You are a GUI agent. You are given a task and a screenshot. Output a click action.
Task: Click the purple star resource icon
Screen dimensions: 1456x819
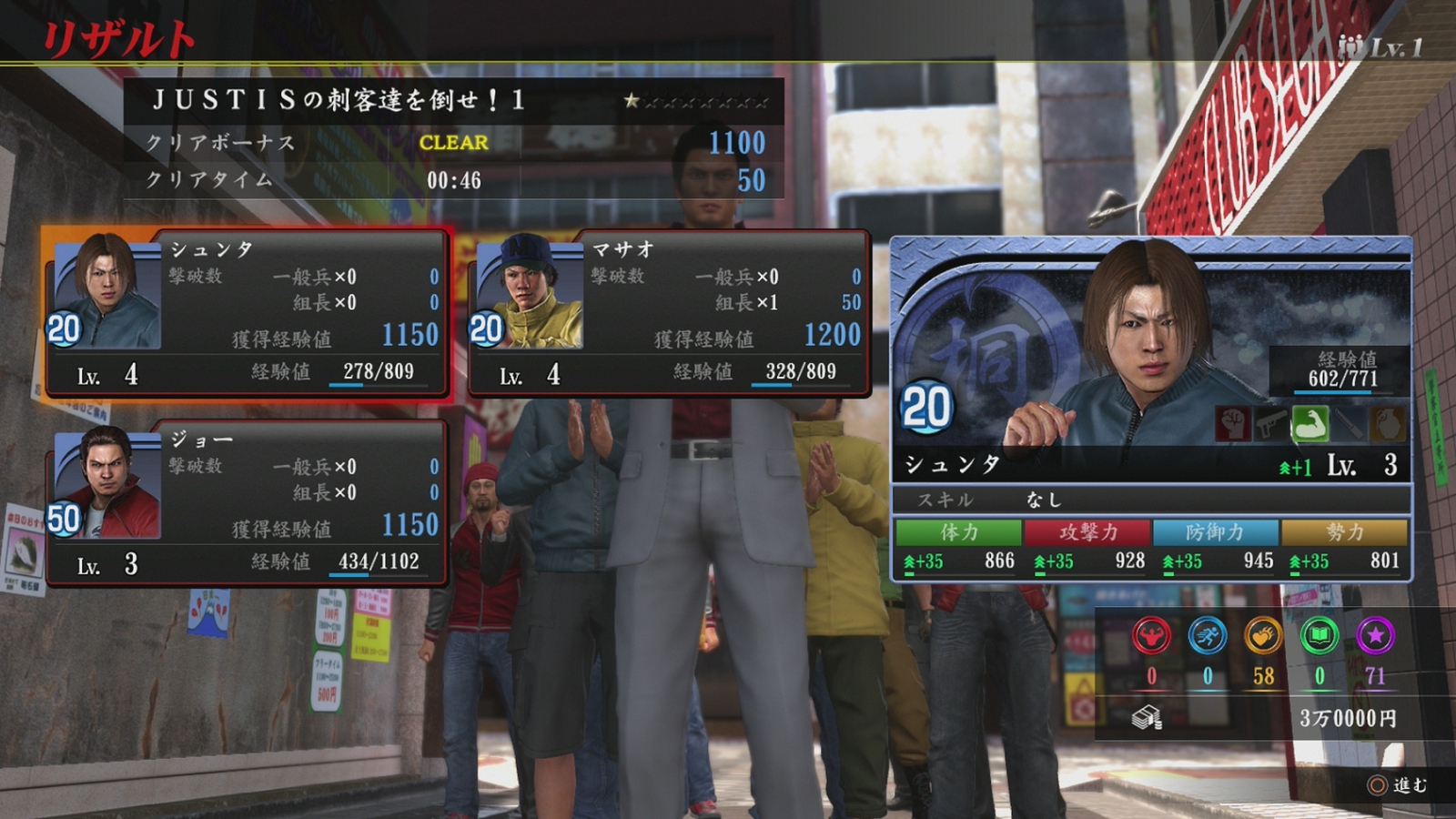[x=1375, y=636]
